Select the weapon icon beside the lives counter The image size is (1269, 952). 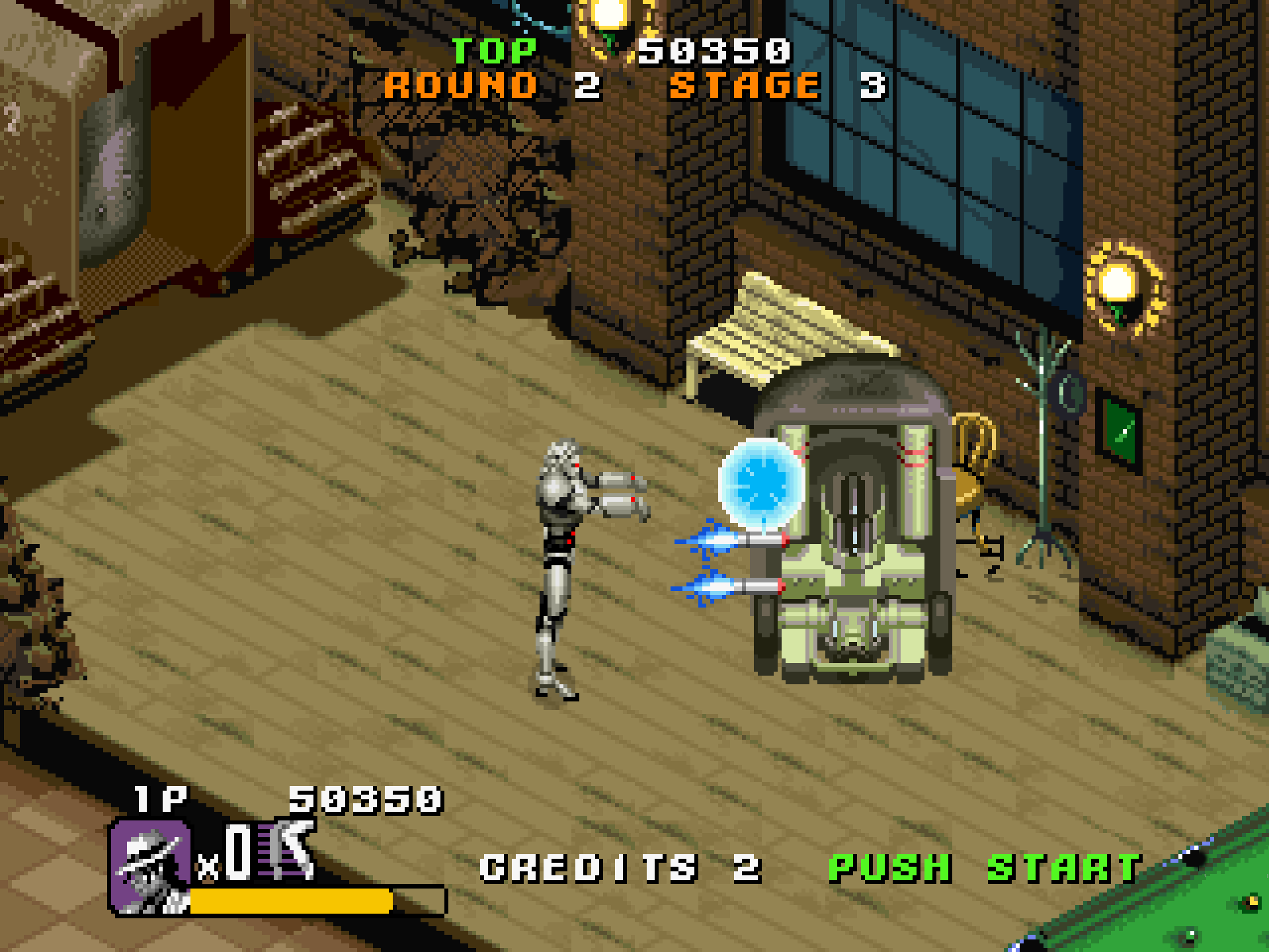pyautogui.click(x=289, y=850)
